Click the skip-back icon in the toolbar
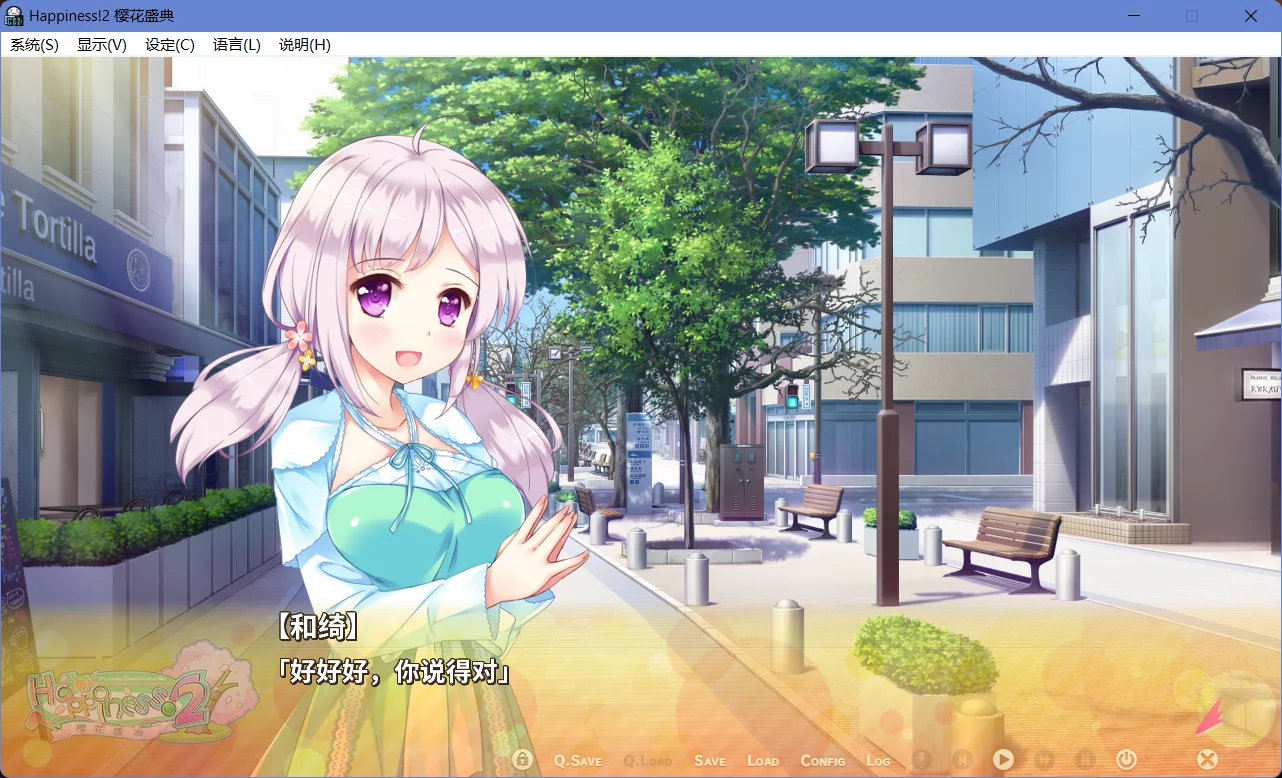This screenshot has height=778, width=1282. (x=963, y=759)
